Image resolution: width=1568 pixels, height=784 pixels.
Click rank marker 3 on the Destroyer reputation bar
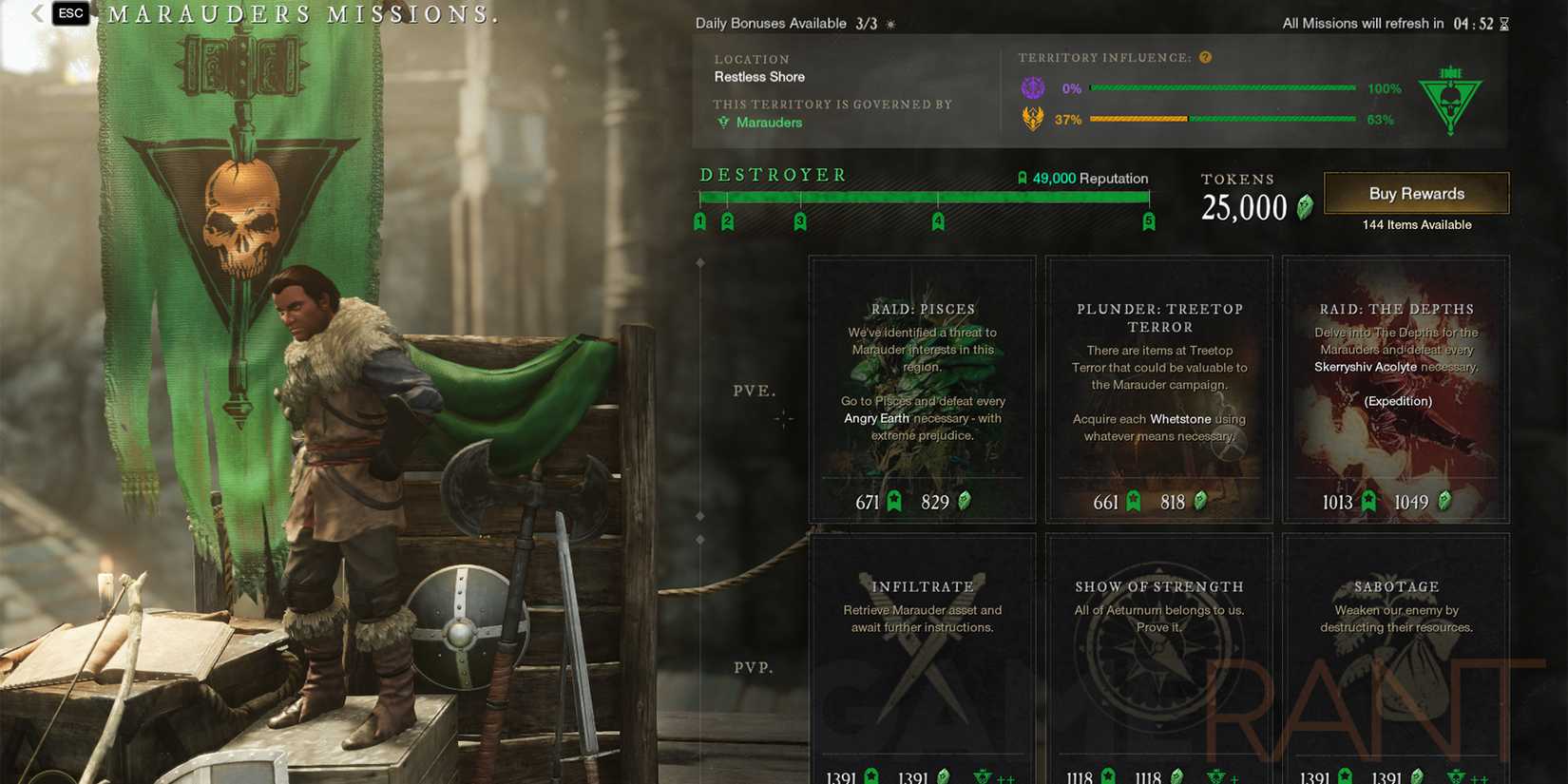pyautogui.click(x=801, y=220)
